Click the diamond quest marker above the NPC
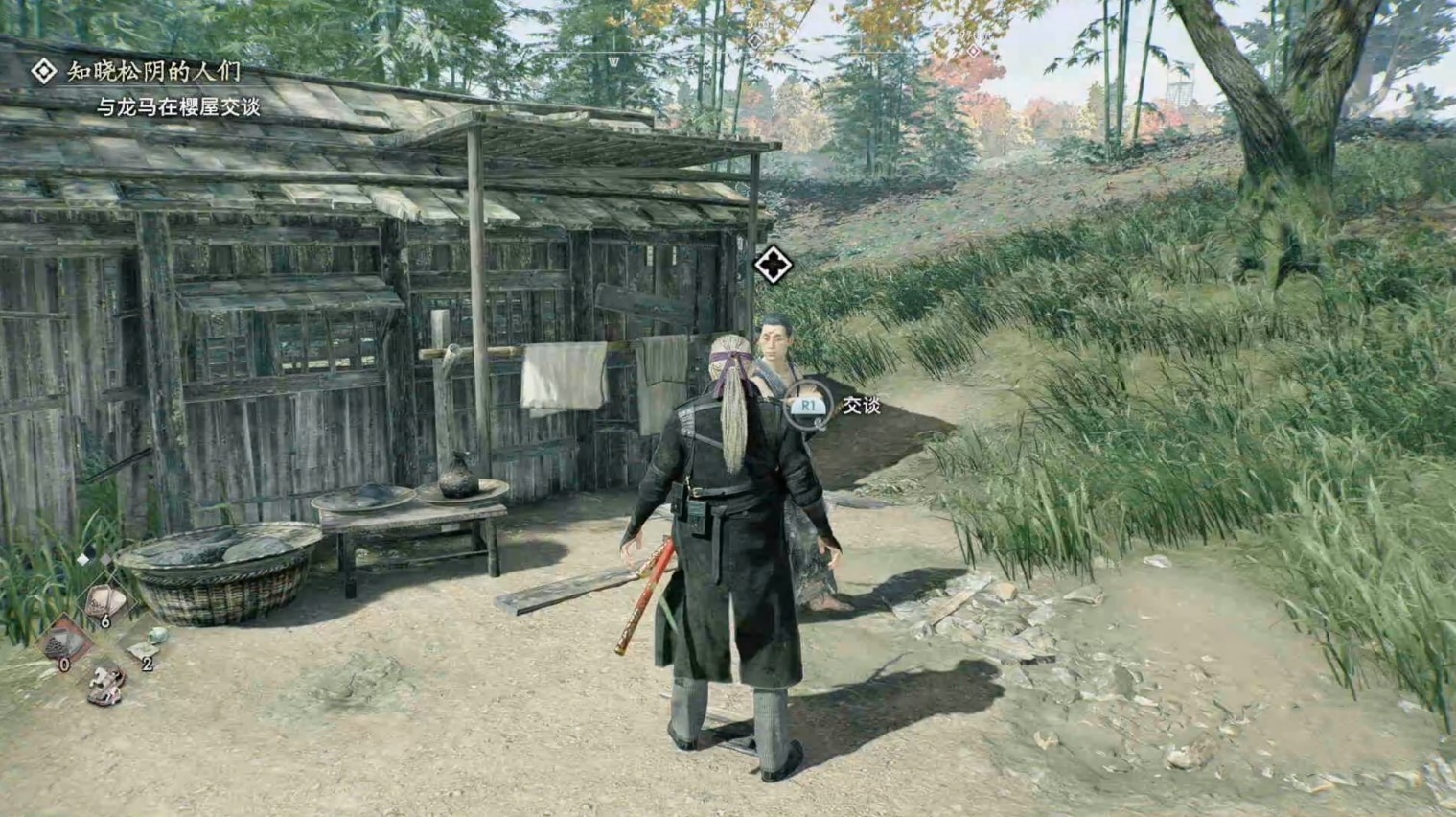The height and width of the screenshot is (817, 1456). pos(773,266)
